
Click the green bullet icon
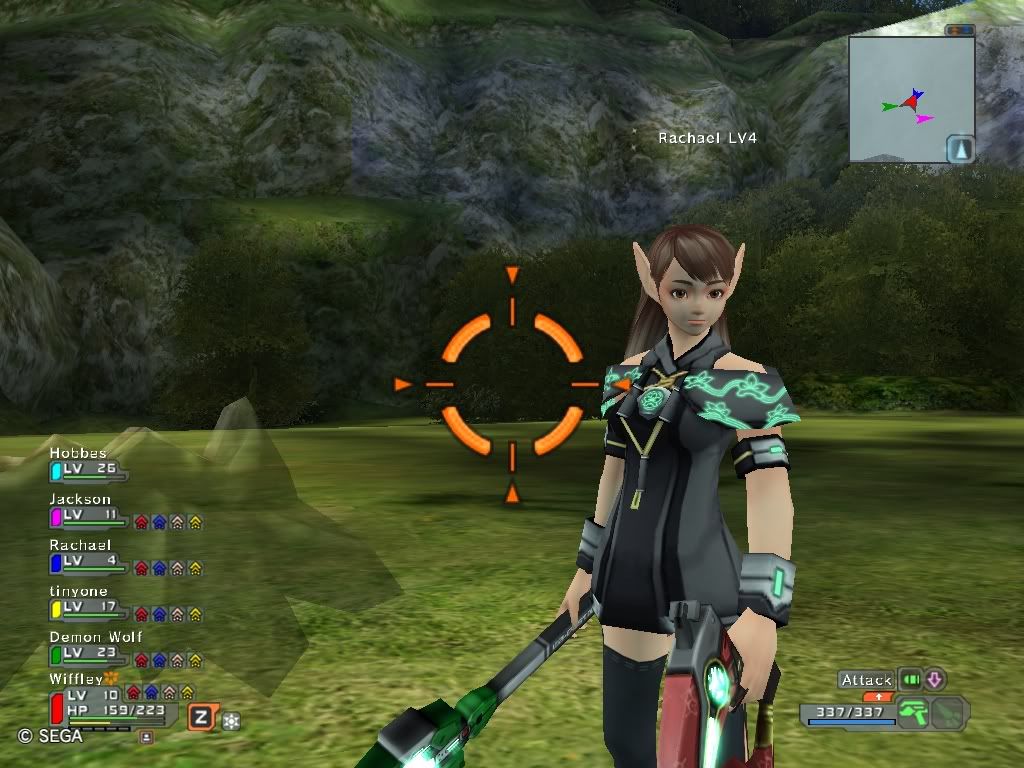pos(910,680)
